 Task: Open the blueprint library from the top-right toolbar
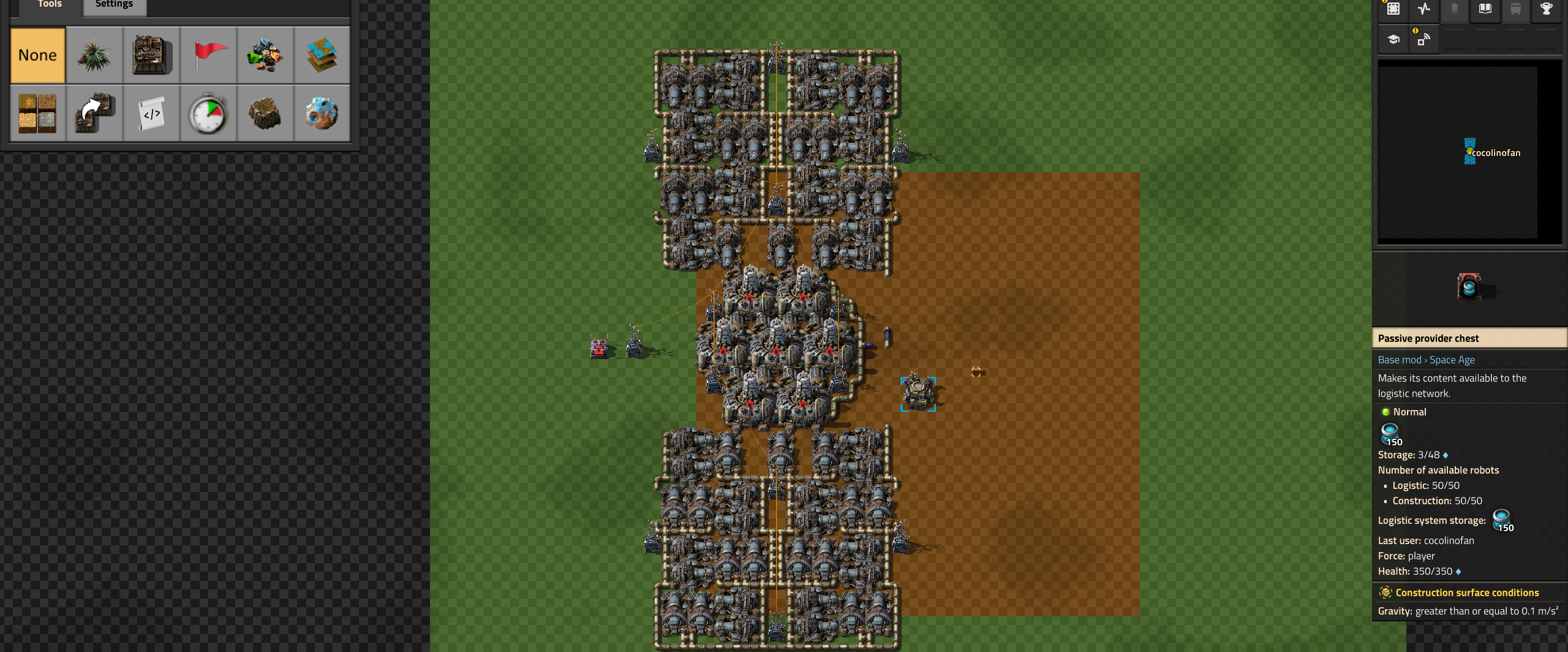(x=1393, y=10)
